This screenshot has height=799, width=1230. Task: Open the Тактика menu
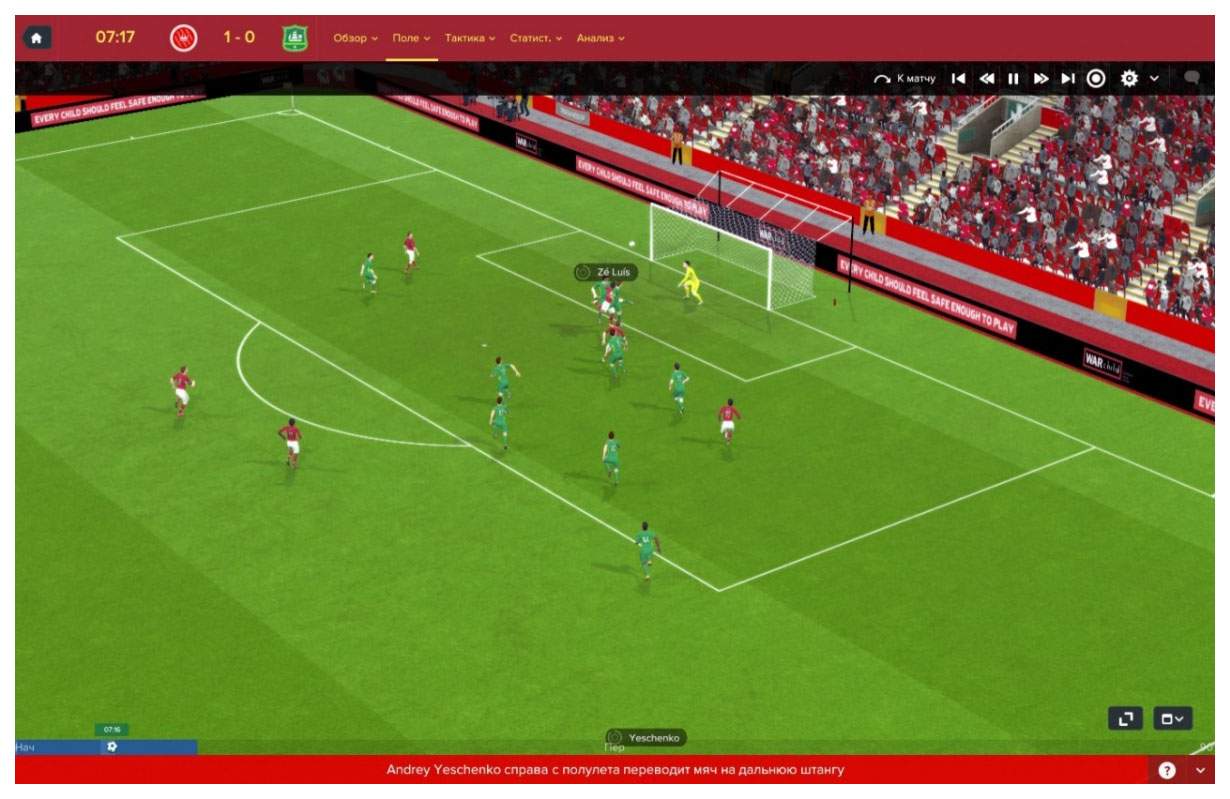click(470, 38)
